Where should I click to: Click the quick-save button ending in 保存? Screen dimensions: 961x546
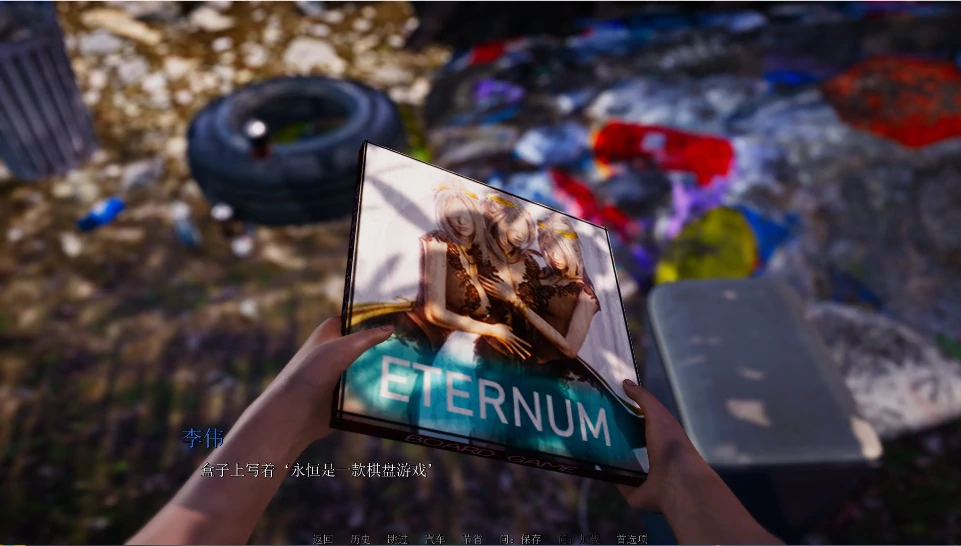(520, 539)
